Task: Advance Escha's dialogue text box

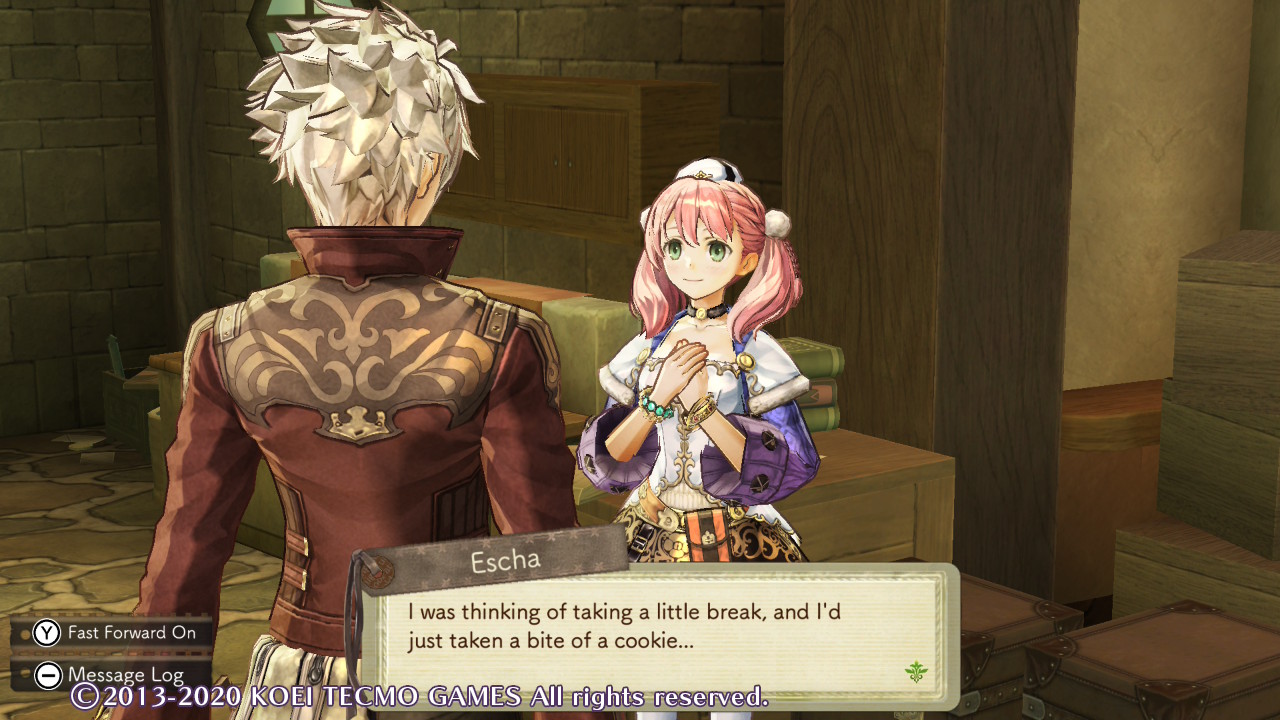Action: (x=655, y=628)
